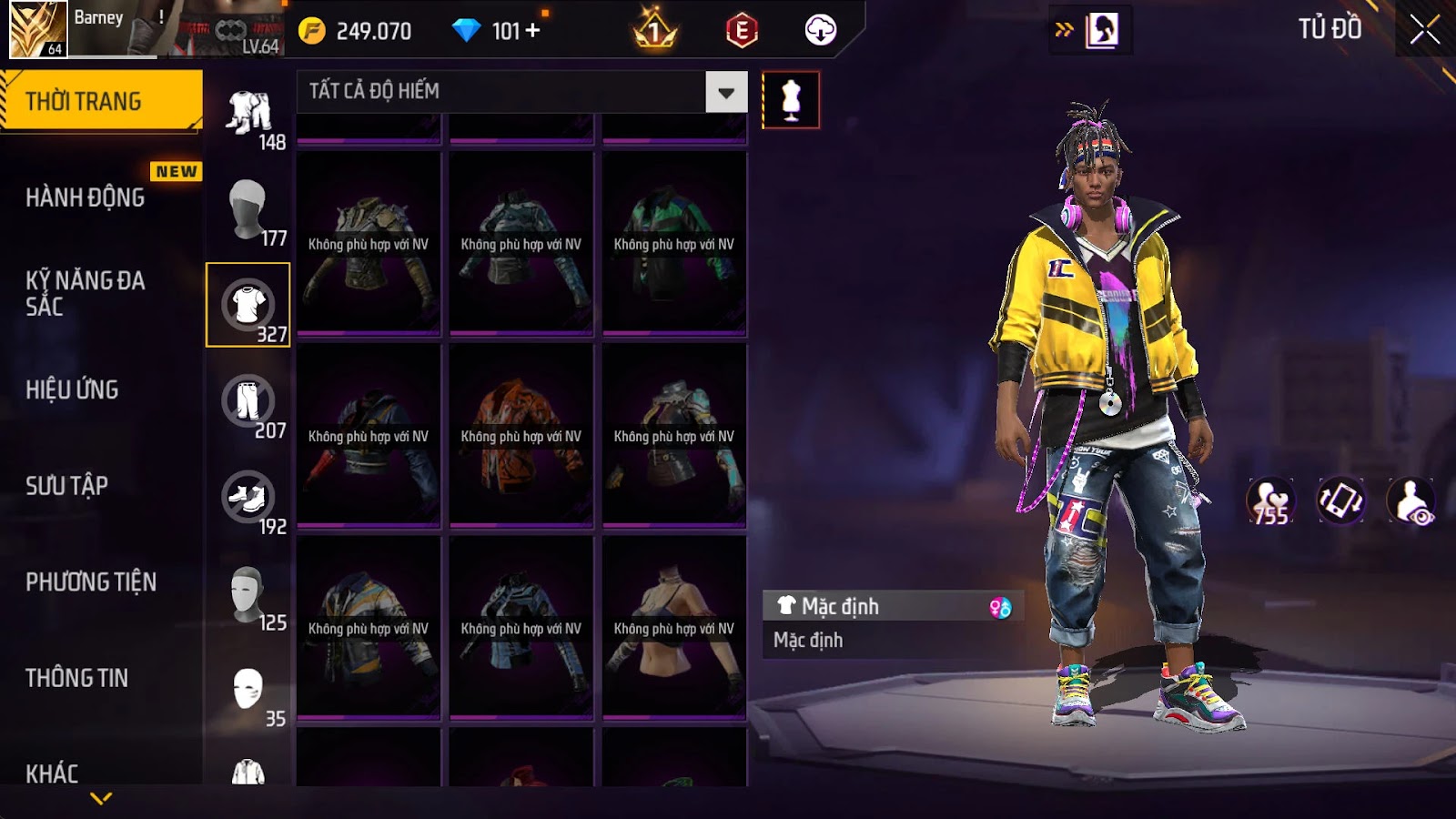Open the HIỆU ỨNG tab
The height and width of the screenshot is (819, 1456).
(x=73, y=389)
